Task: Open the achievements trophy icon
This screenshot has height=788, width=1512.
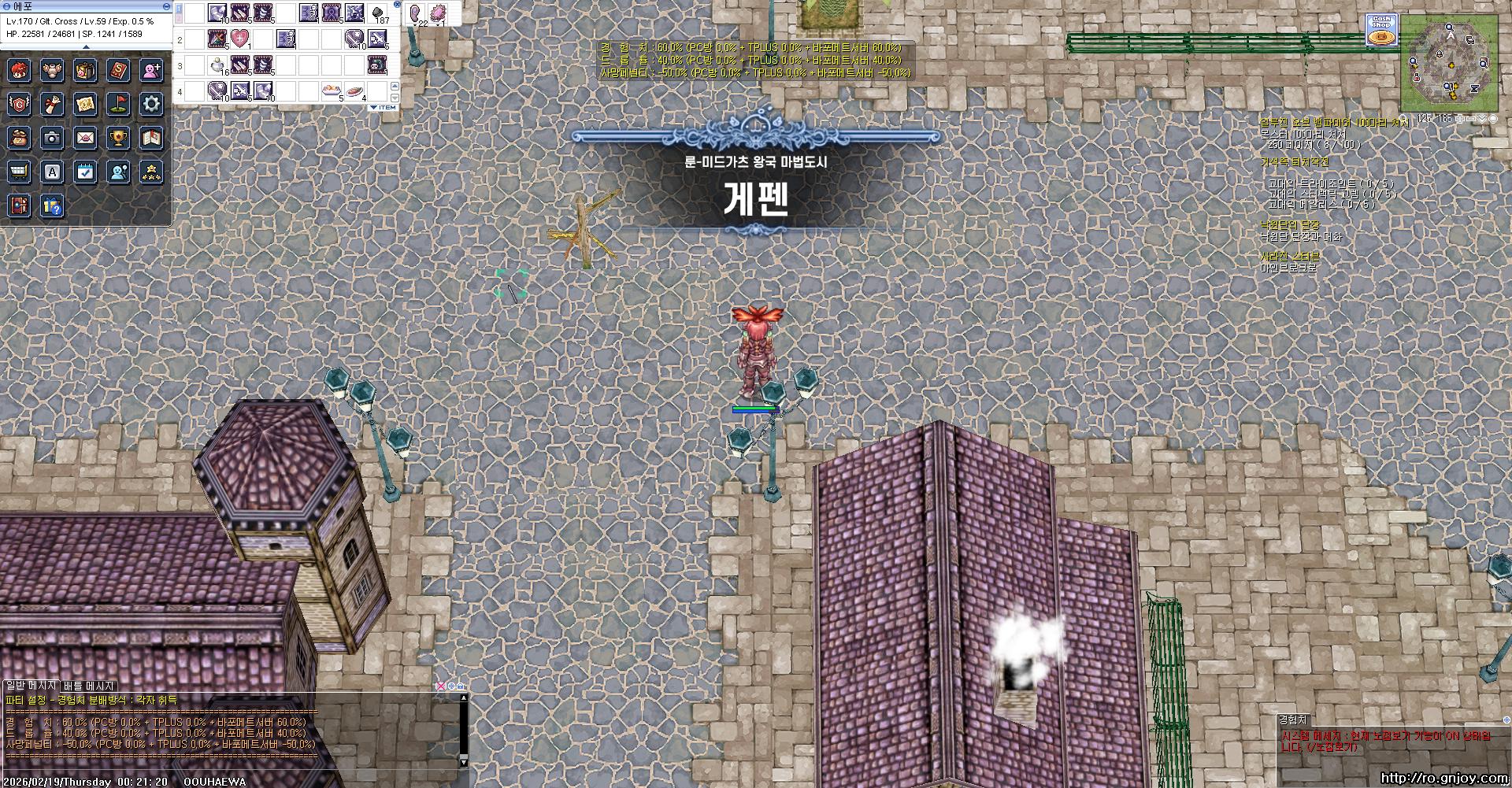Action: pyautogui.click(x=118, y=139)
